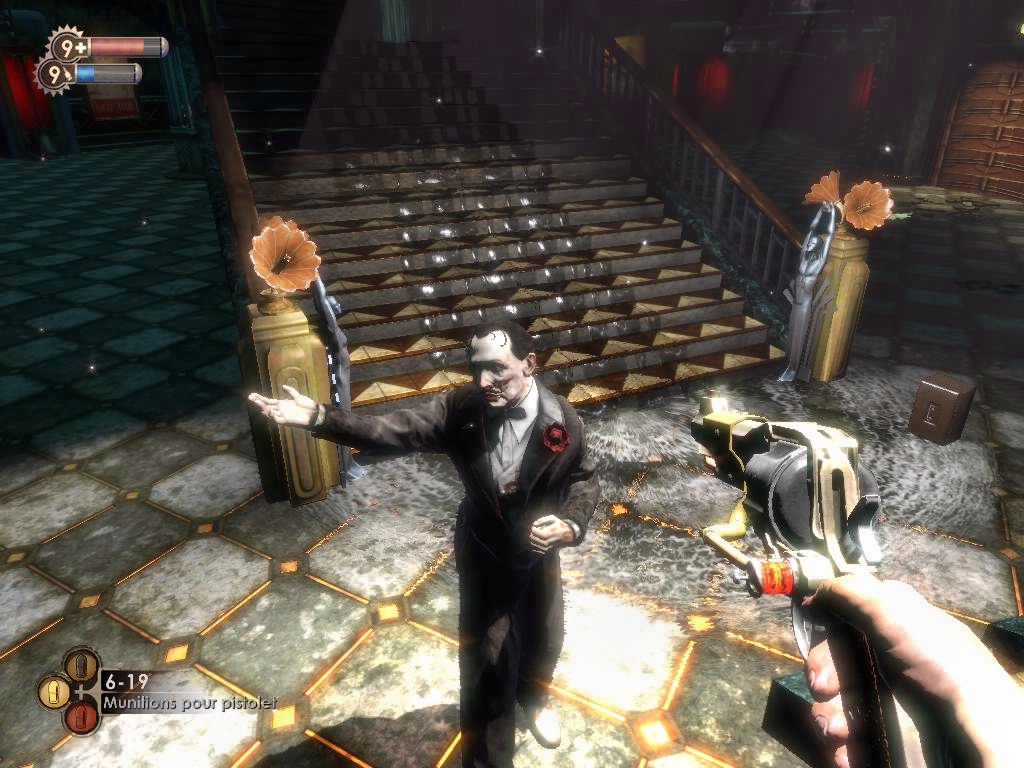Screen dimensions: 1024x768
Task: Switch to the red bullet ammo type
Action: click(82, 716)
